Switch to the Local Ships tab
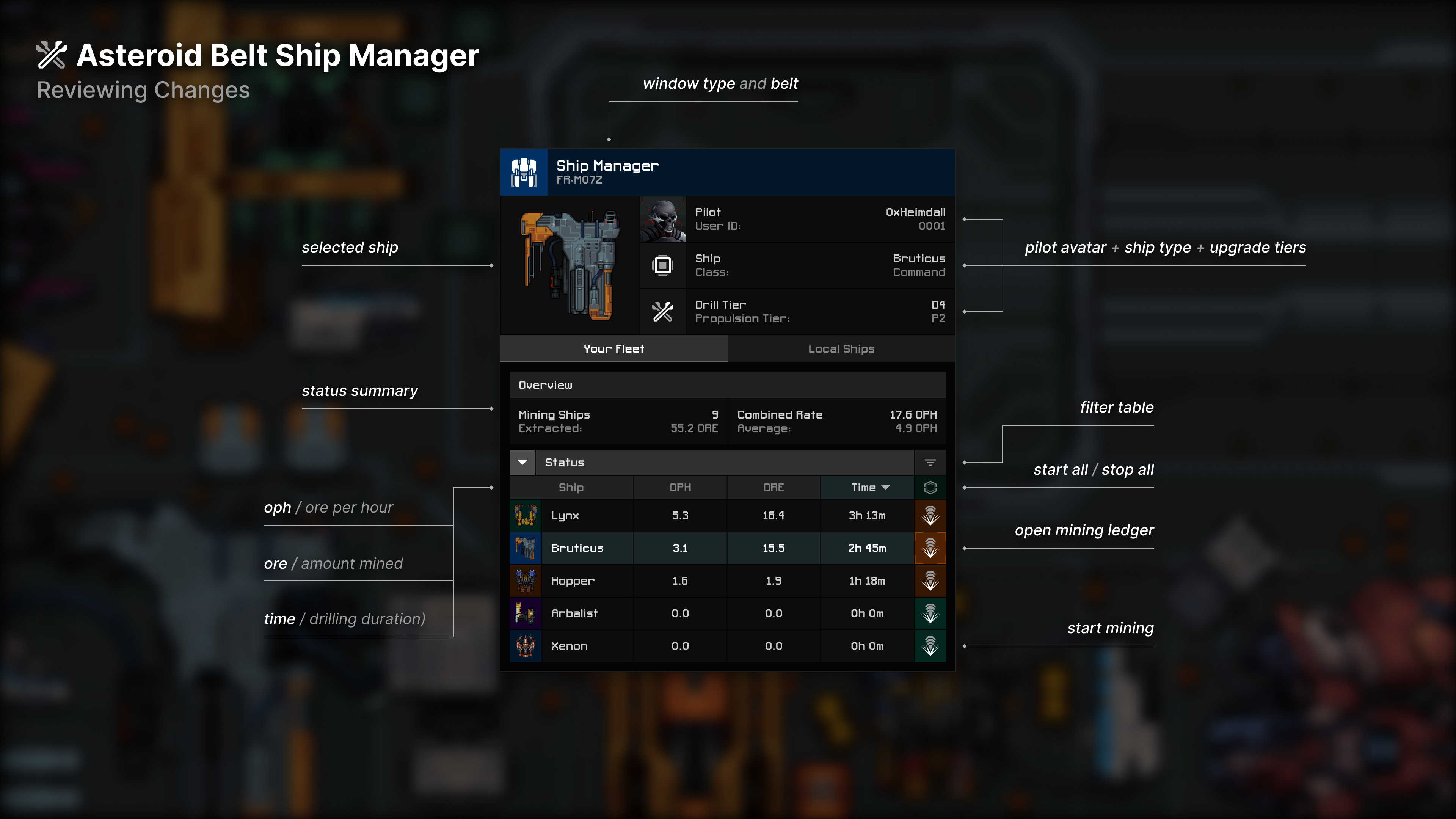This screenshot has height=819, width=1456. [841, 349]
